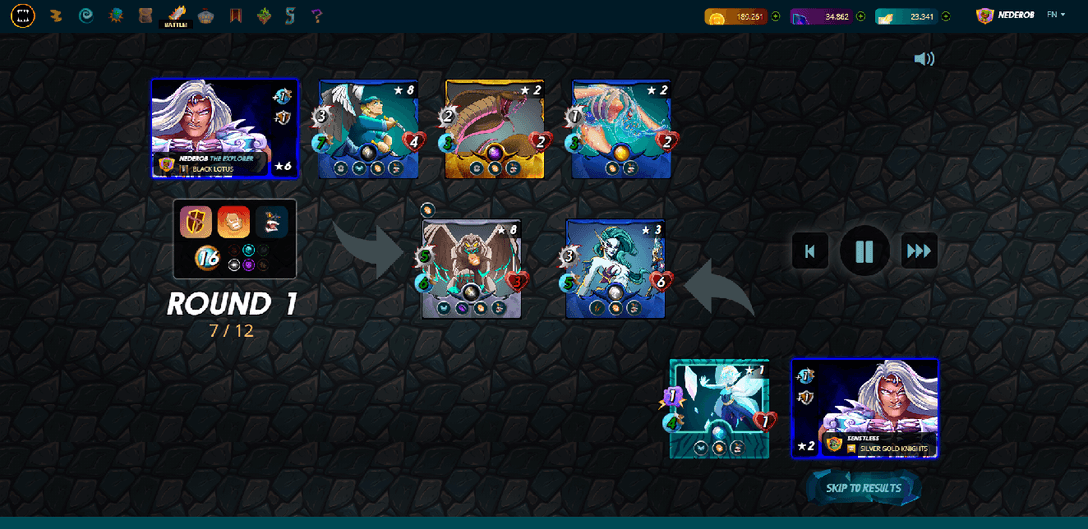Image resolution: width=1088 pixels, height=529 pixels.
Task: Toggle the battle sound speaker icon
Action: pyautogui.click(x=924, y=59)
